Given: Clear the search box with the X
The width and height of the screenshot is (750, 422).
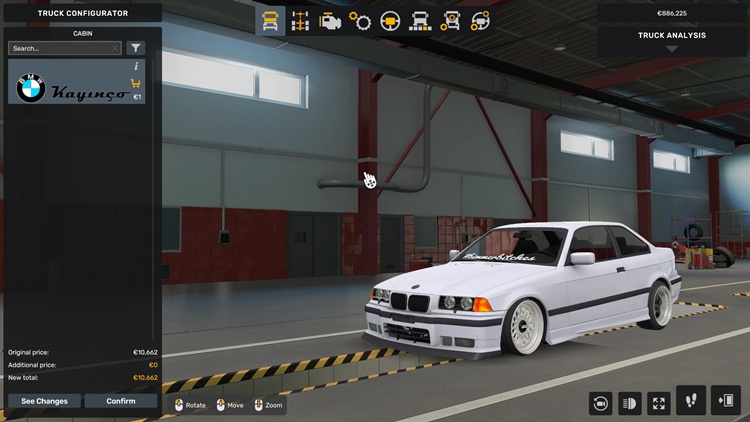Looking at the screenshot, I should click(x=115, y=48).
